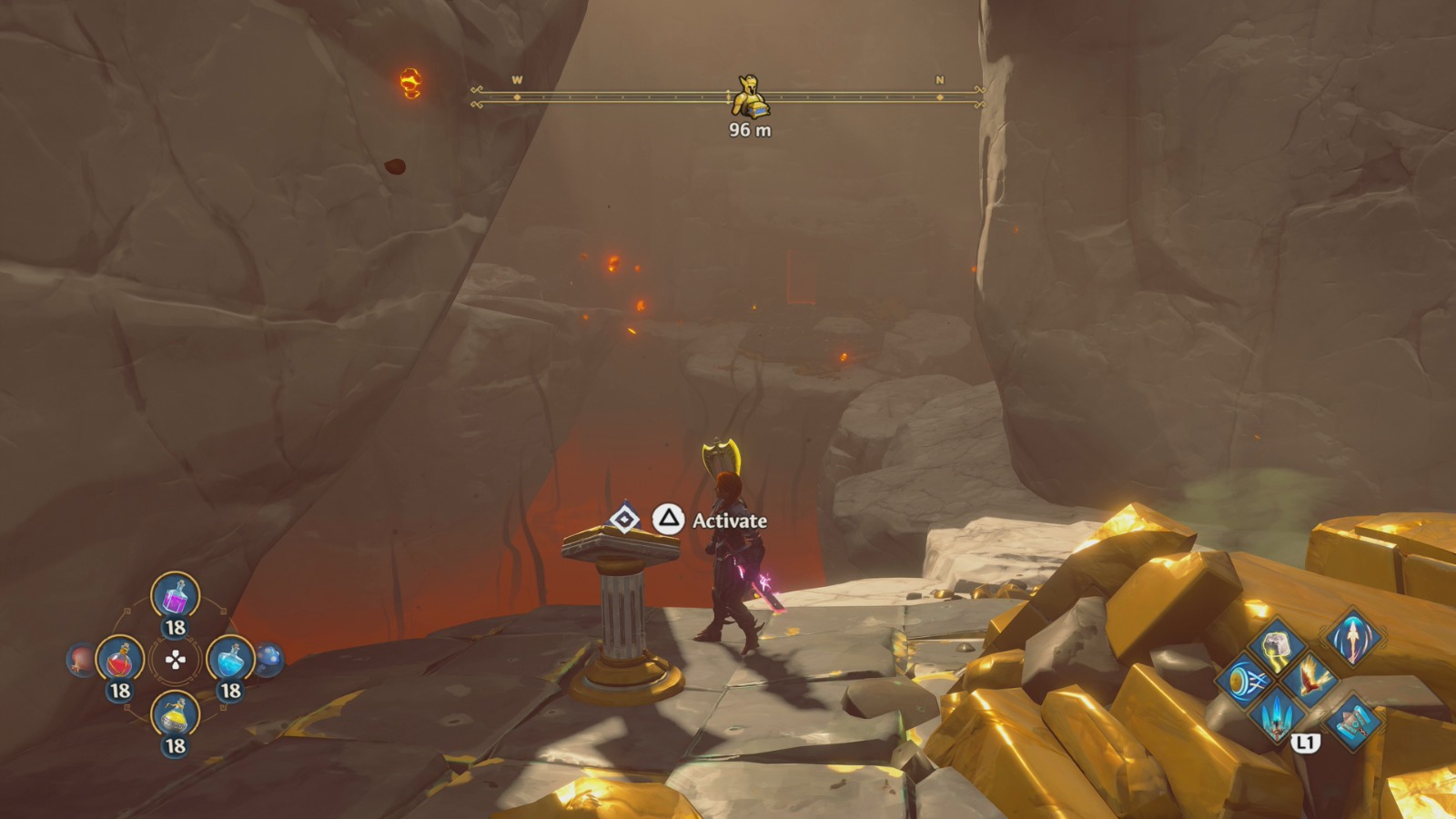Click the L1 button label
This screenshot has width=1456, height=819.
coord(1307,743)
